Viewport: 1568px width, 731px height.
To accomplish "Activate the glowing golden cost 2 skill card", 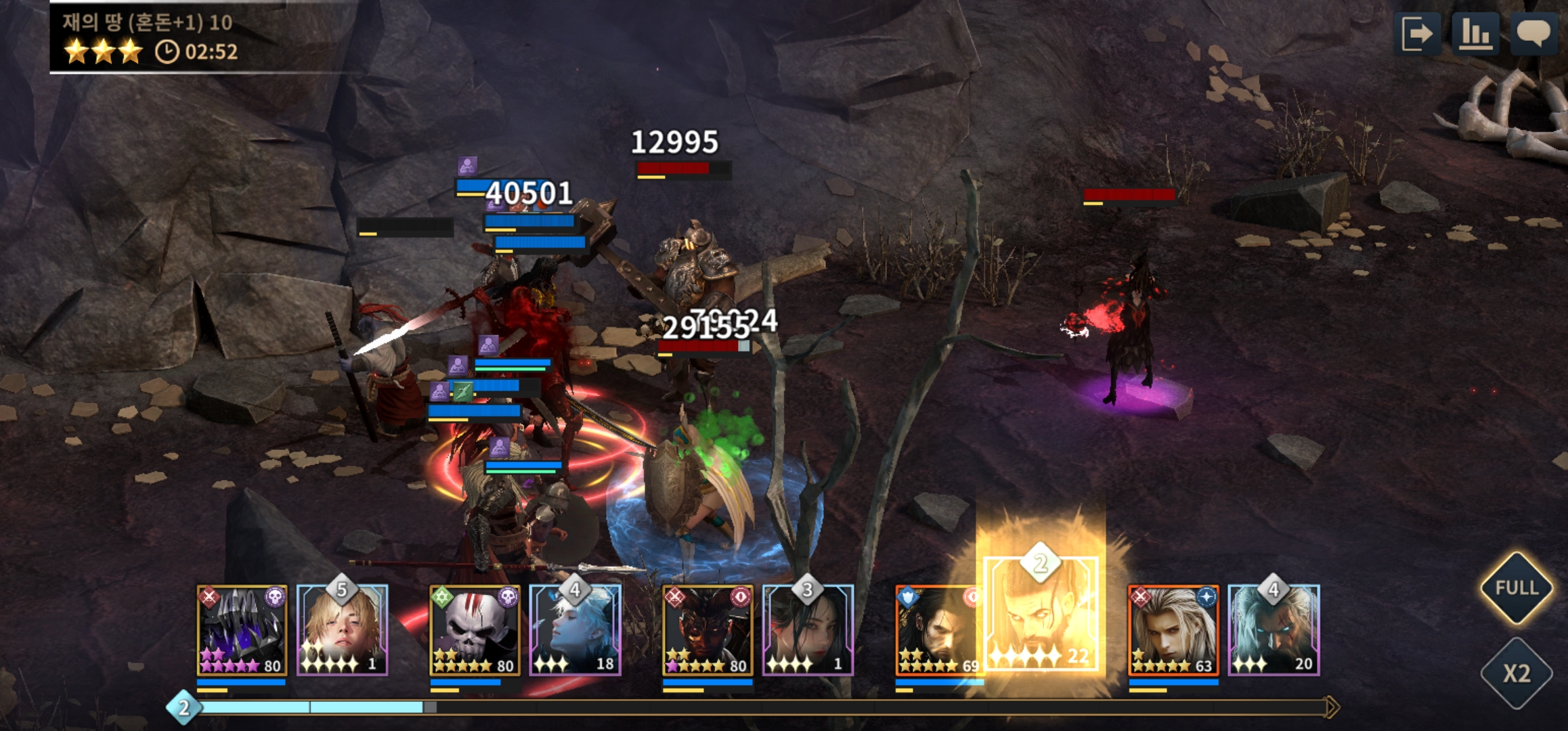I will [x=1041, y=613].
